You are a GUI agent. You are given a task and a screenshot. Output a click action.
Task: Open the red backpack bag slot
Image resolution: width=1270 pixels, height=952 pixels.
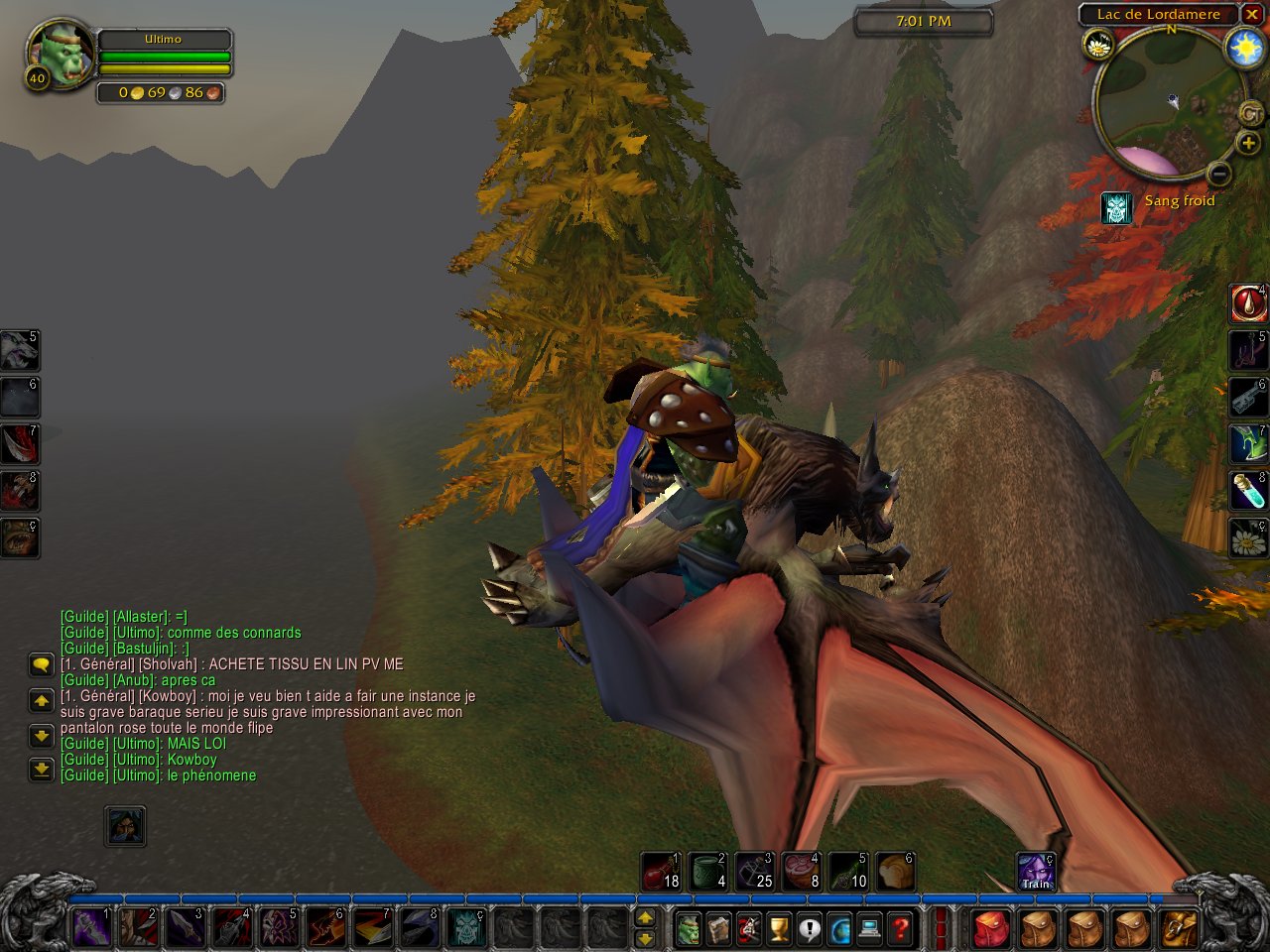coord(989,929)
